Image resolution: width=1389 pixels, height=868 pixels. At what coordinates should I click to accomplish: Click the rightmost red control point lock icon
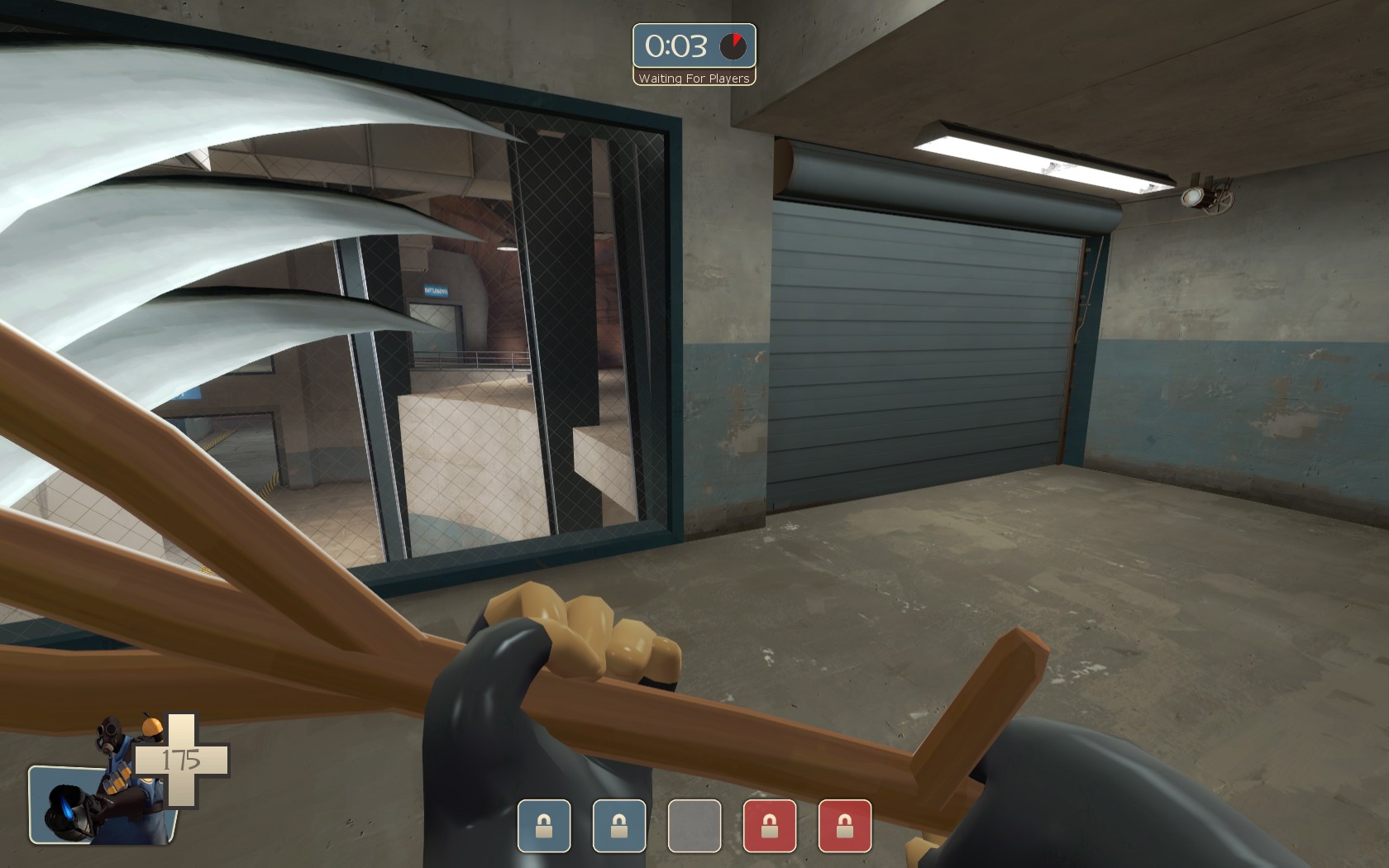pos(845,827)
